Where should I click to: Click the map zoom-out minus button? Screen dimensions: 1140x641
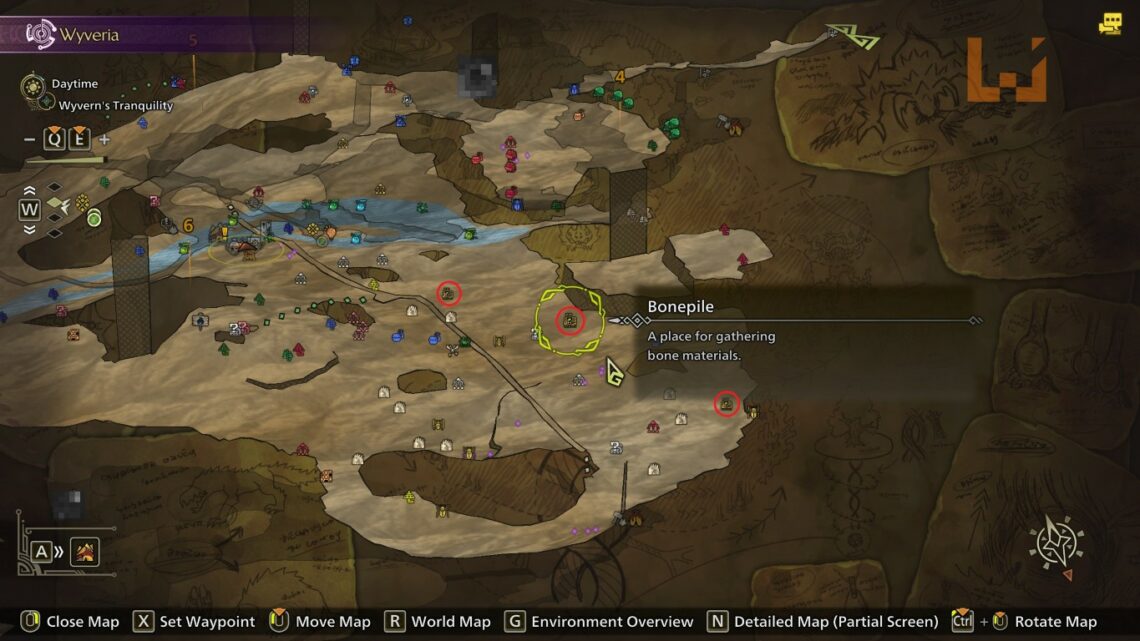(x=30, y=140)
